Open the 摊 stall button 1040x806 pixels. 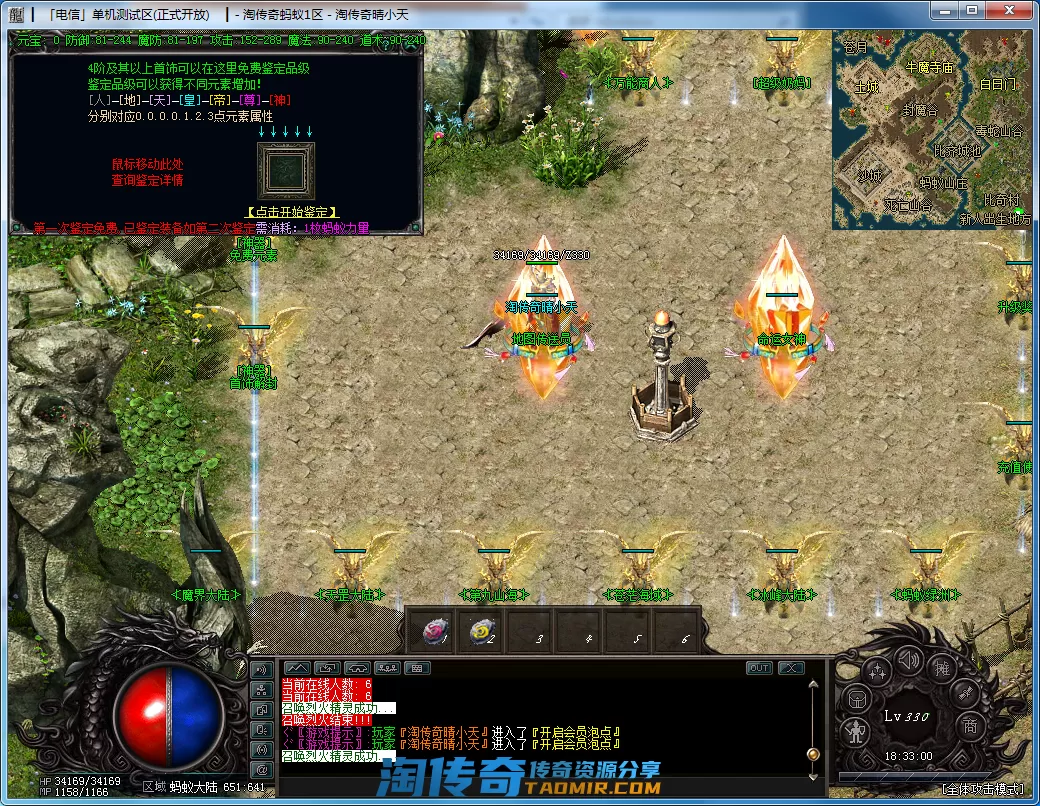[x=941, y=667]
